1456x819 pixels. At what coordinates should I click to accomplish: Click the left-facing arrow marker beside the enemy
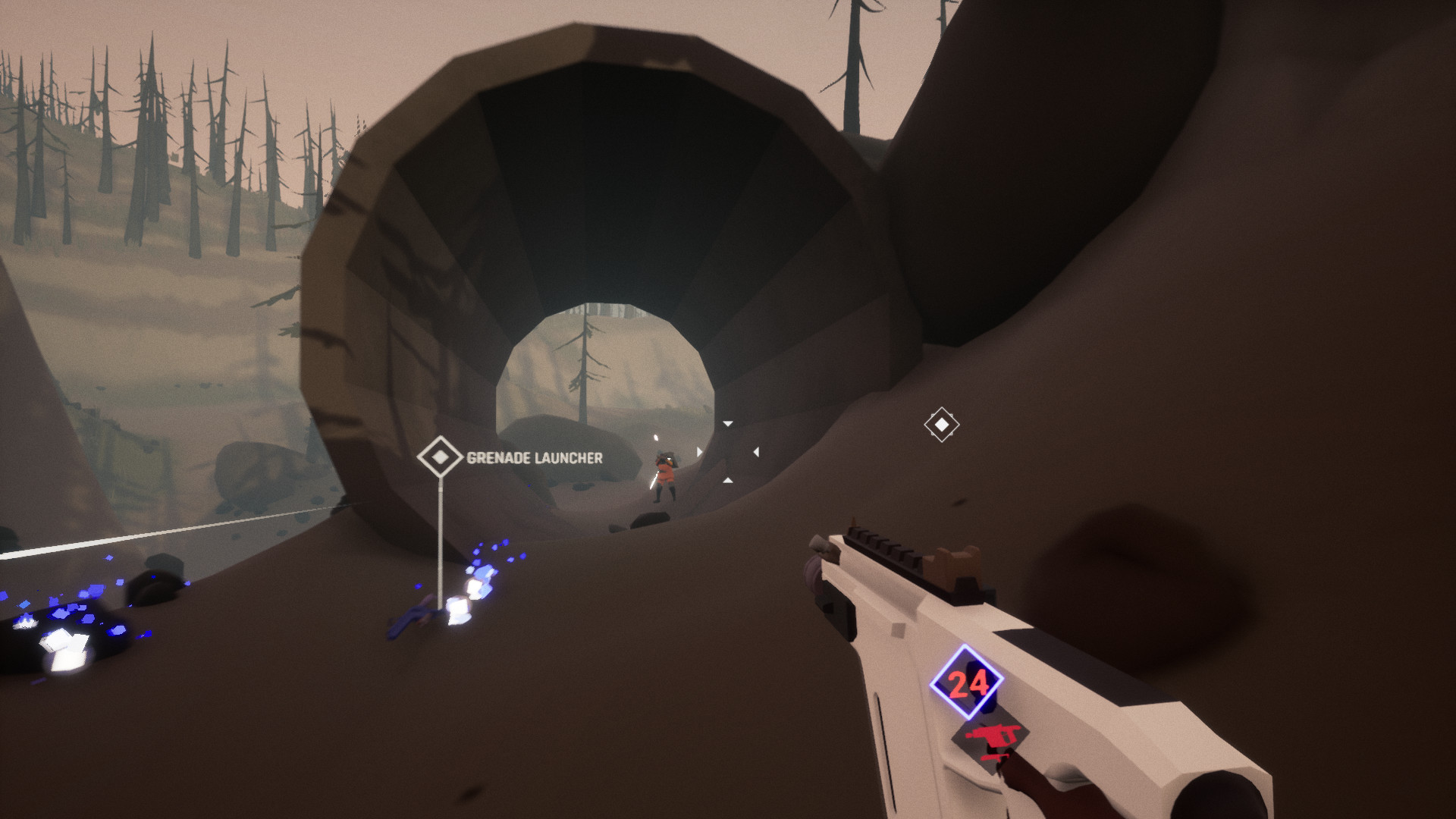tap(756, 452)
